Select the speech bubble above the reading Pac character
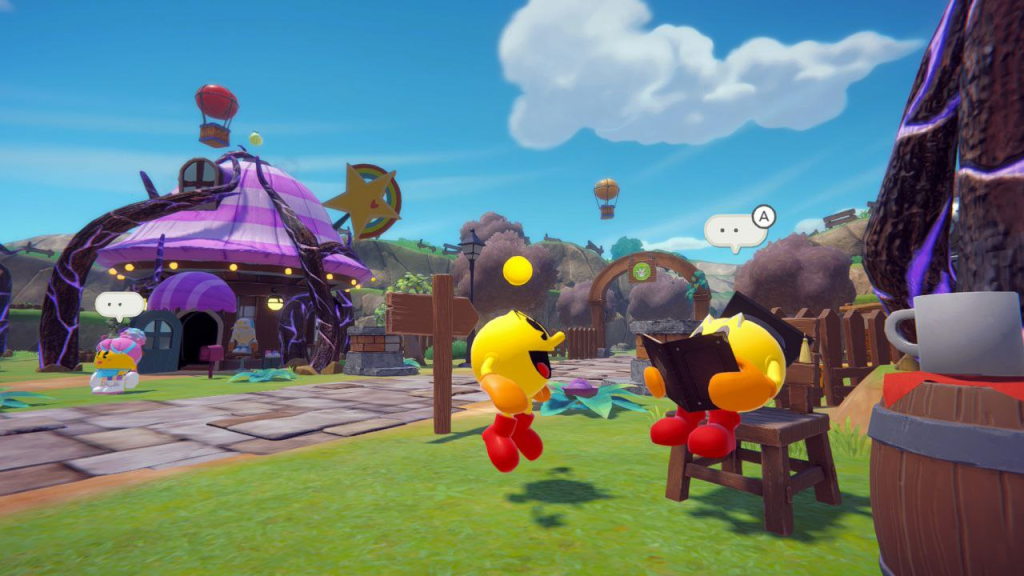 point(735,231)
